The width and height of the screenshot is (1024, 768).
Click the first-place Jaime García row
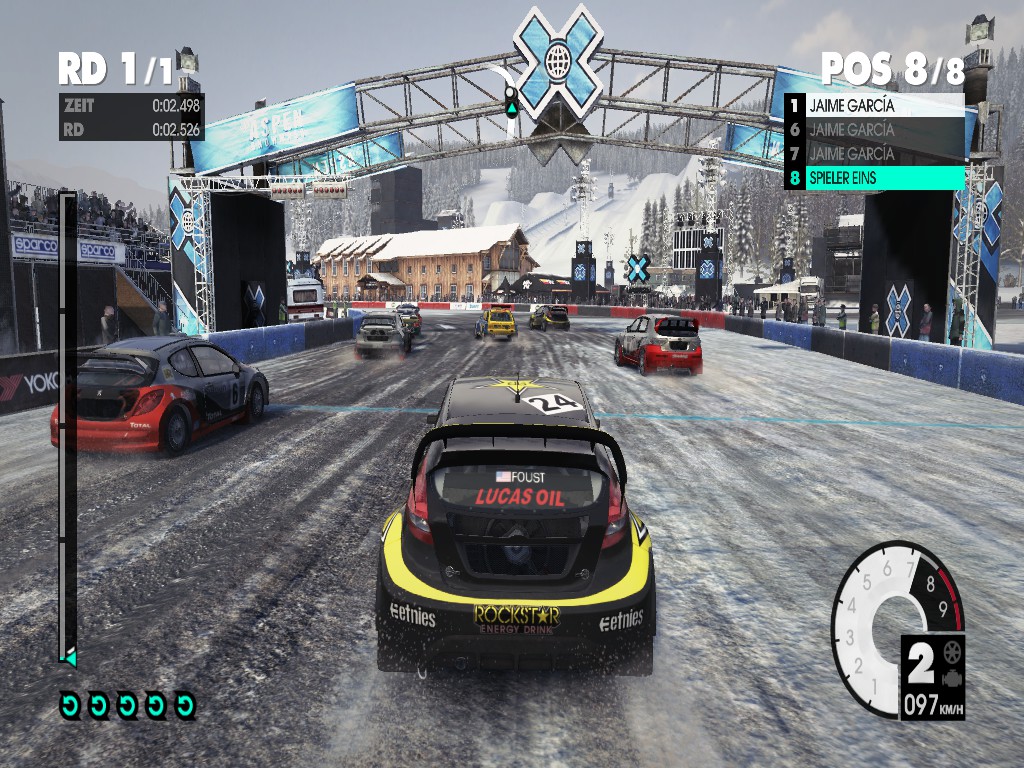pos(875,105)
